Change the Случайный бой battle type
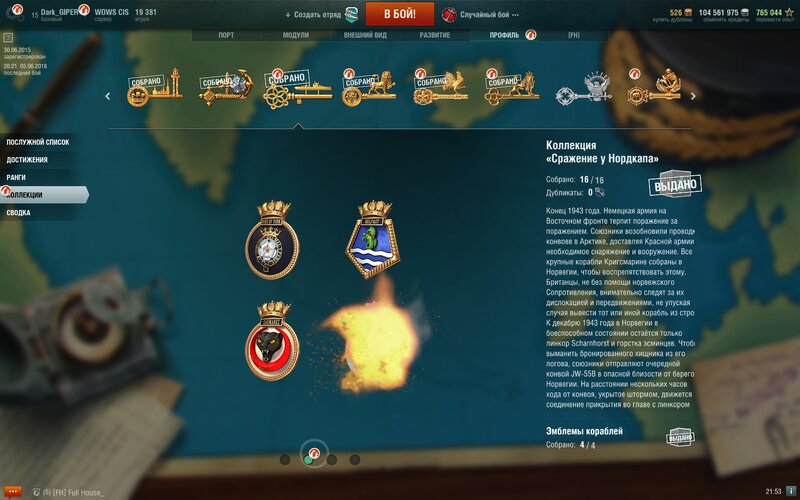Screen dimensions: 800x500 [x=484, y=15]
